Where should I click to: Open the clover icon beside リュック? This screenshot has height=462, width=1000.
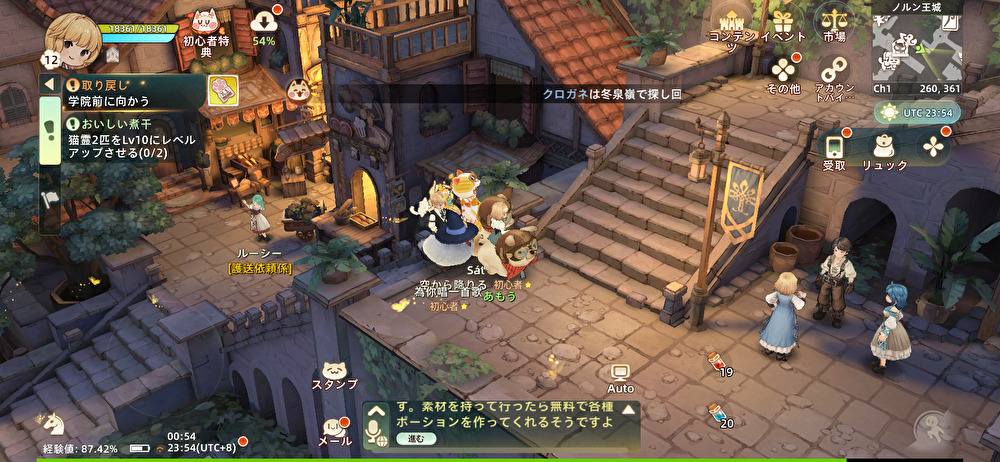tap(934, 146)
